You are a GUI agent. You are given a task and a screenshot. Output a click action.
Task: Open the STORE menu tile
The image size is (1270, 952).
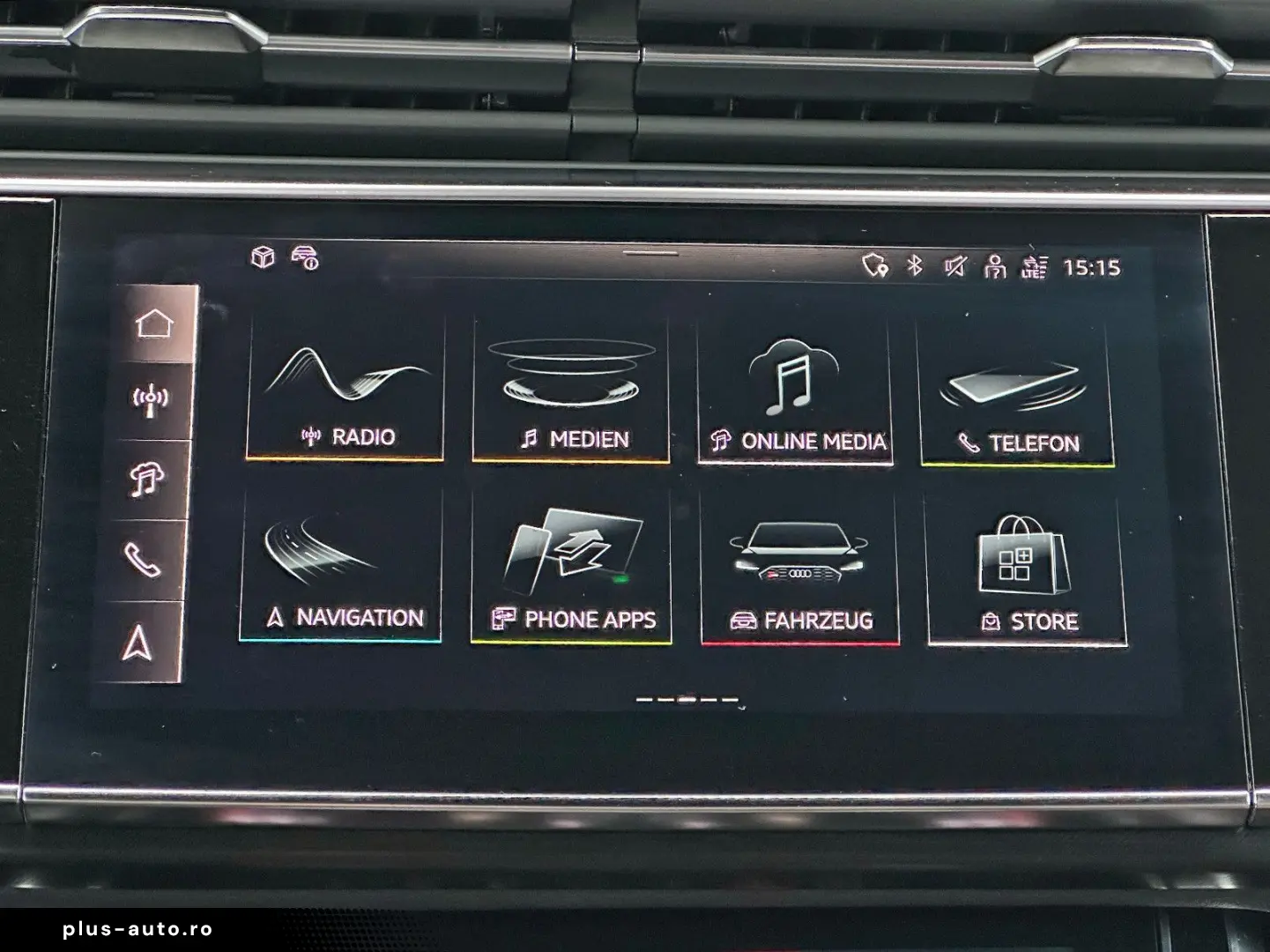[x=1020, y=564]
